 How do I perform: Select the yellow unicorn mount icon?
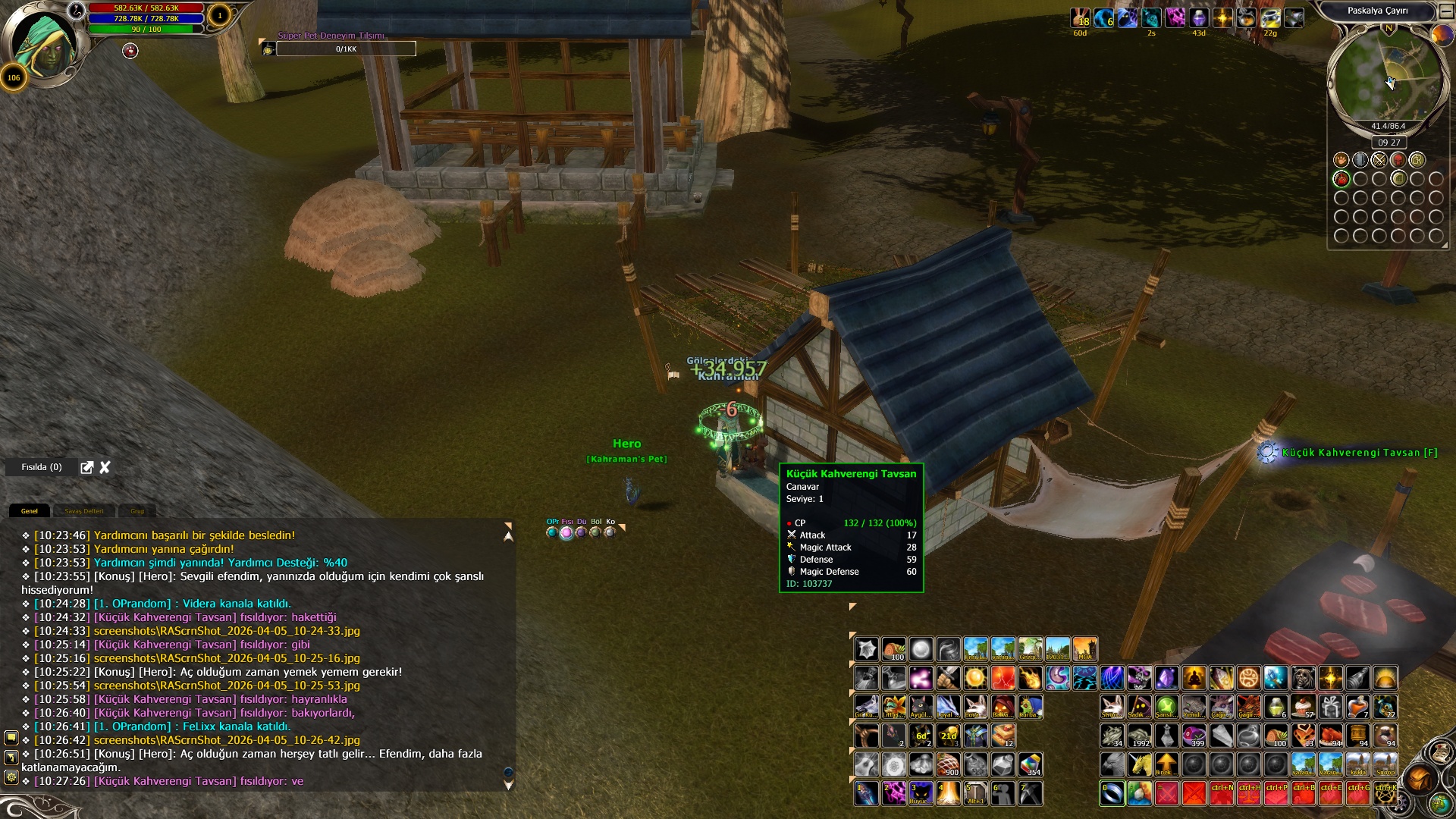point(1140,764)
